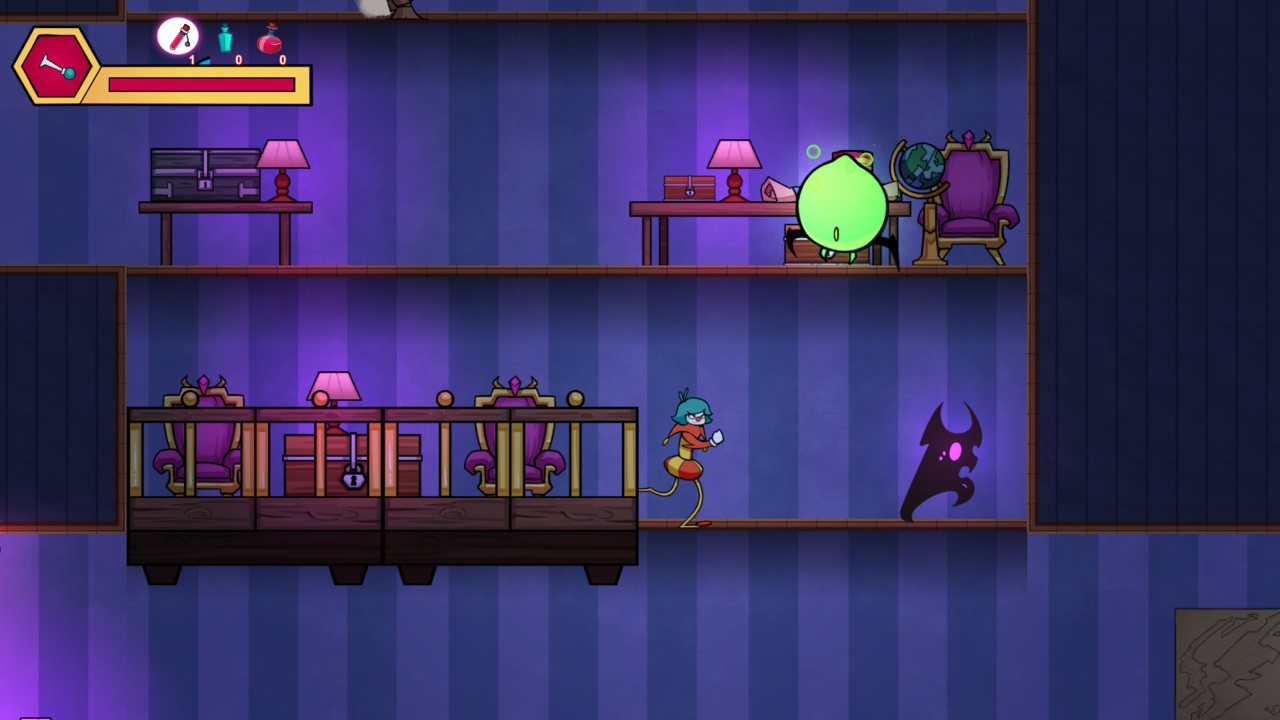Image resolution: width=1280 pixels, height=720 pixels.
Task: Click the small green orb above the slime
Action: (x=813, y=151)
